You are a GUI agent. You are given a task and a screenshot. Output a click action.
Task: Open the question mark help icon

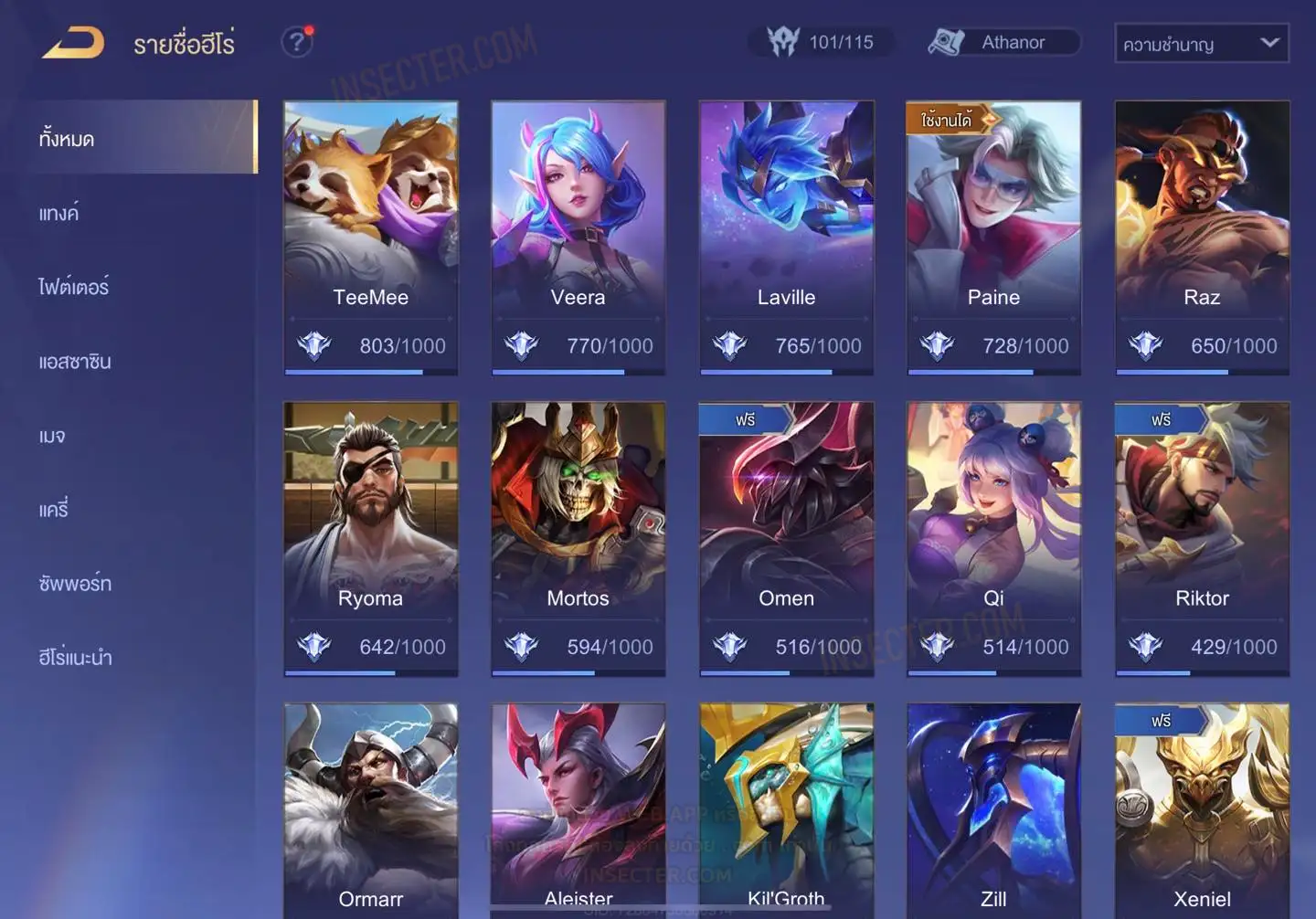296,42
